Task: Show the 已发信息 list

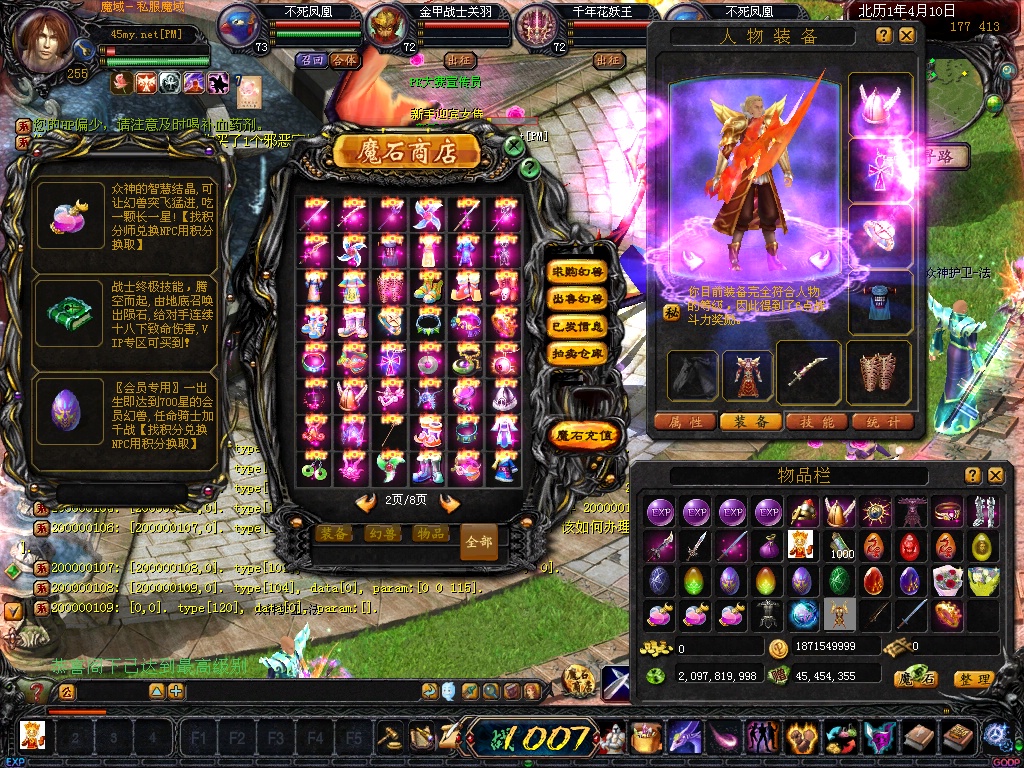Action: pos(578,325)
